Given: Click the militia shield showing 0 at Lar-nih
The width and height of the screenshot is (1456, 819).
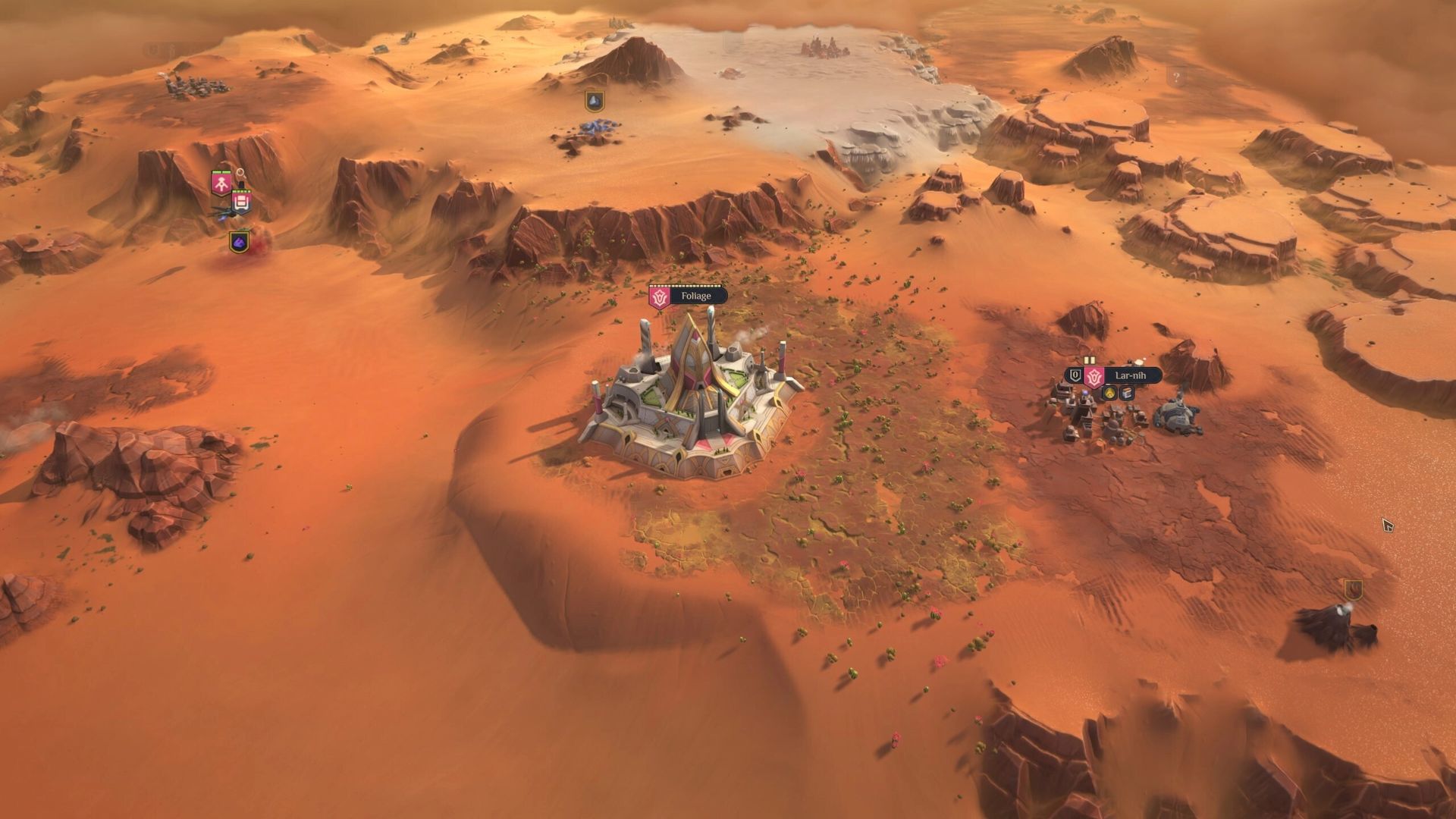Looking at the screenshot, I should click(1075, 375).
